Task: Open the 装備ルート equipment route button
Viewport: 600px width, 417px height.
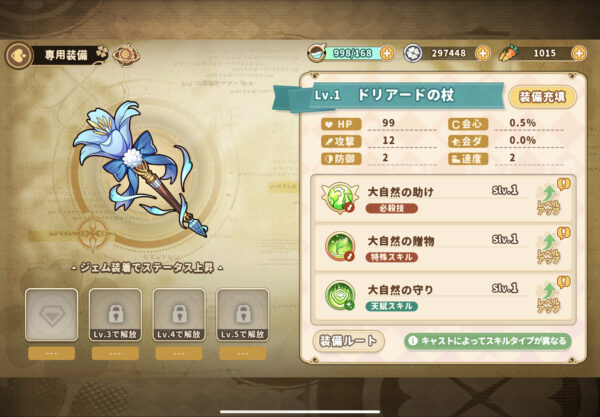Action: (349, 341)
